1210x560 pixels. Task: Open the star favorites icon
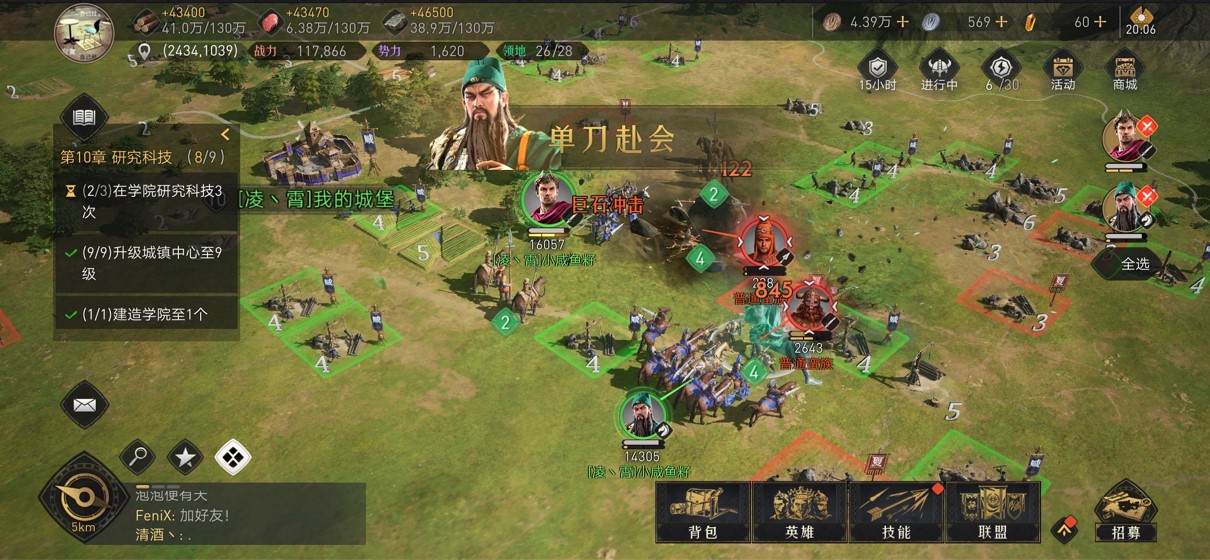[185, 458]
